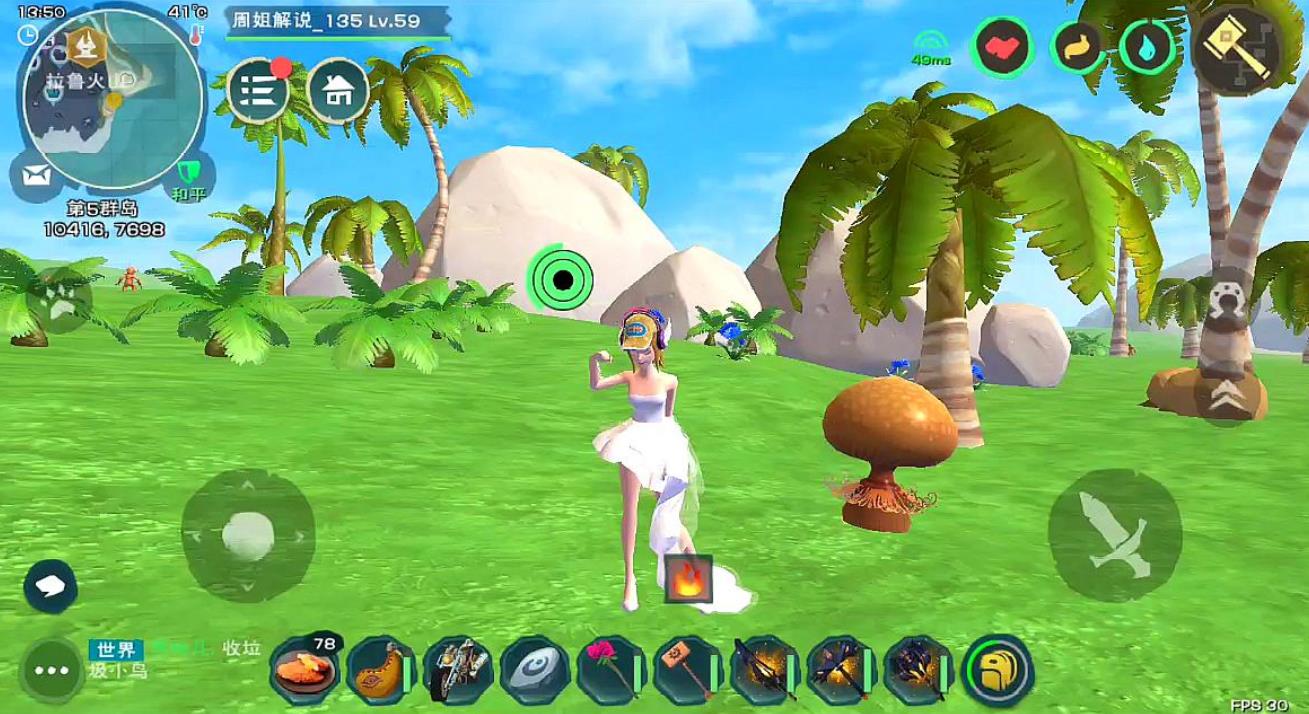This screenshot has height=714, width=1309.
Task: Open the mail envelope icon
Action: click(37, 175)
